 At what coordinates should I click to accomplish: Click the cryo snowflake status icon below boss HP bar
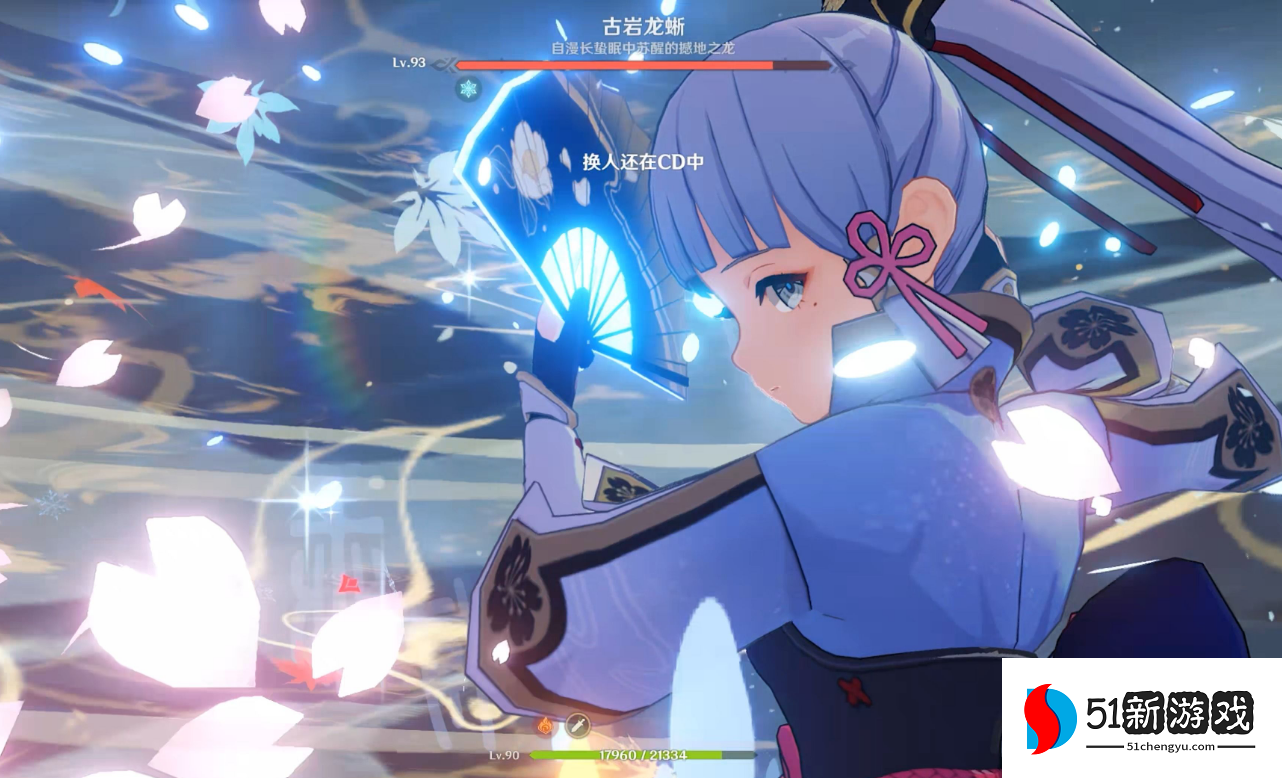(466, 88)
